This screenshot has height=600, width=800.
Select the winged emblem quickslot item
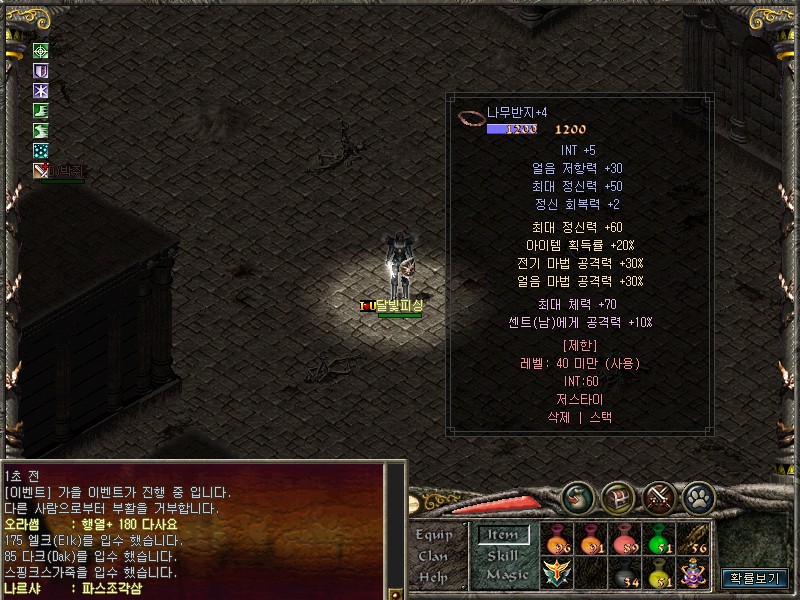pos(557,573)
